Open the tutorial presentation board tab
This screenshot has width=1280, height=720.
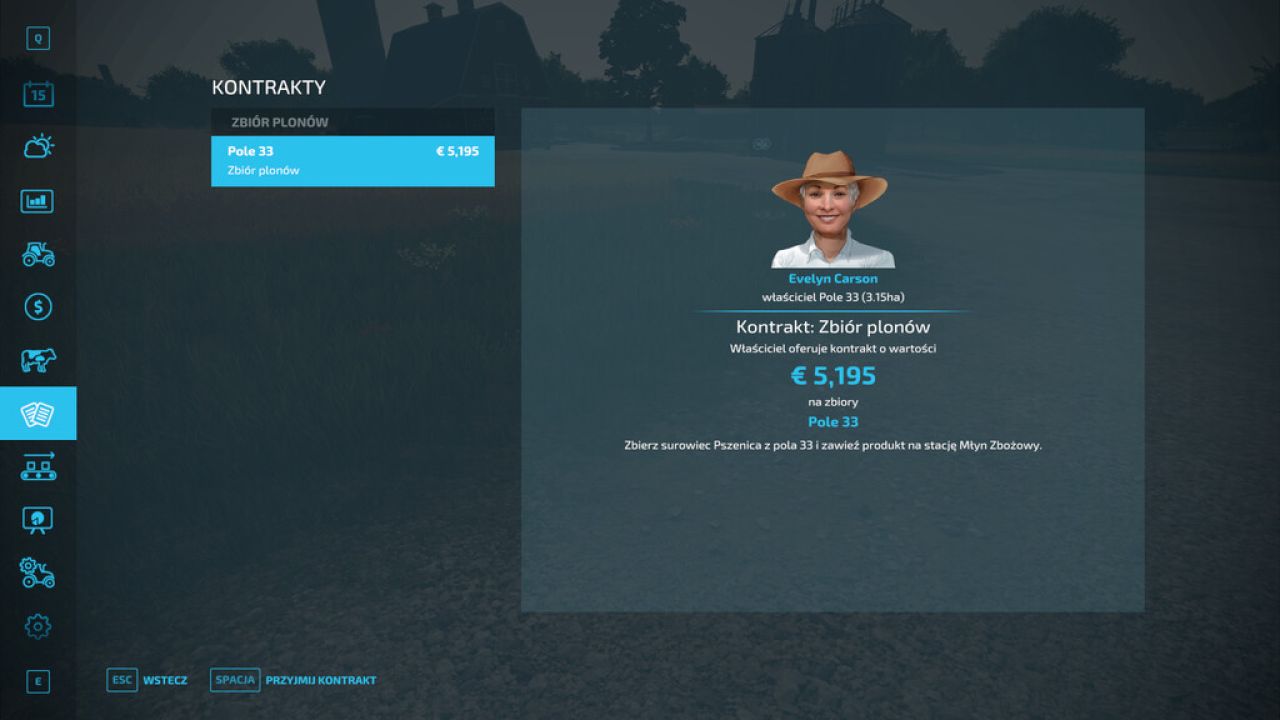[38, 520]
